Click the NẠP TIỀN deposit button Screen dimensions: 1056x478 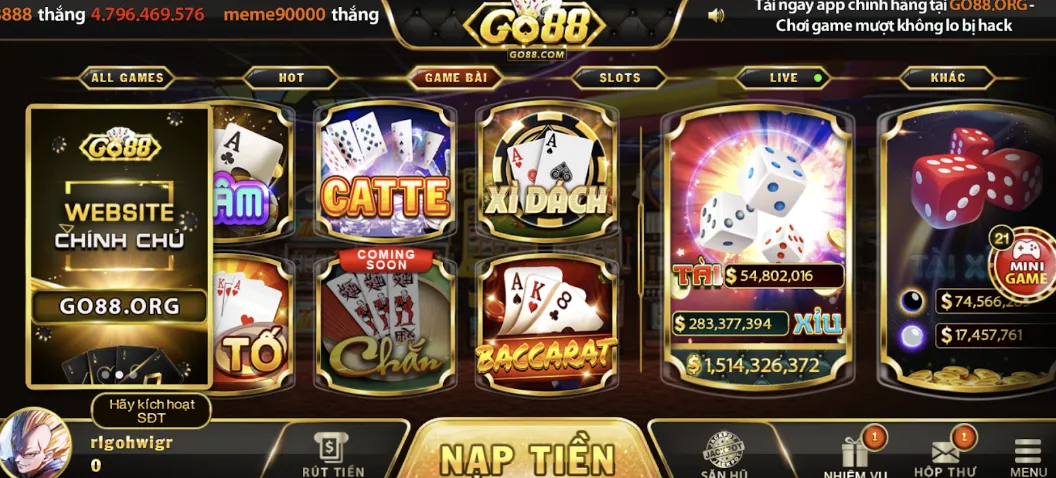(x=527, y=457)
